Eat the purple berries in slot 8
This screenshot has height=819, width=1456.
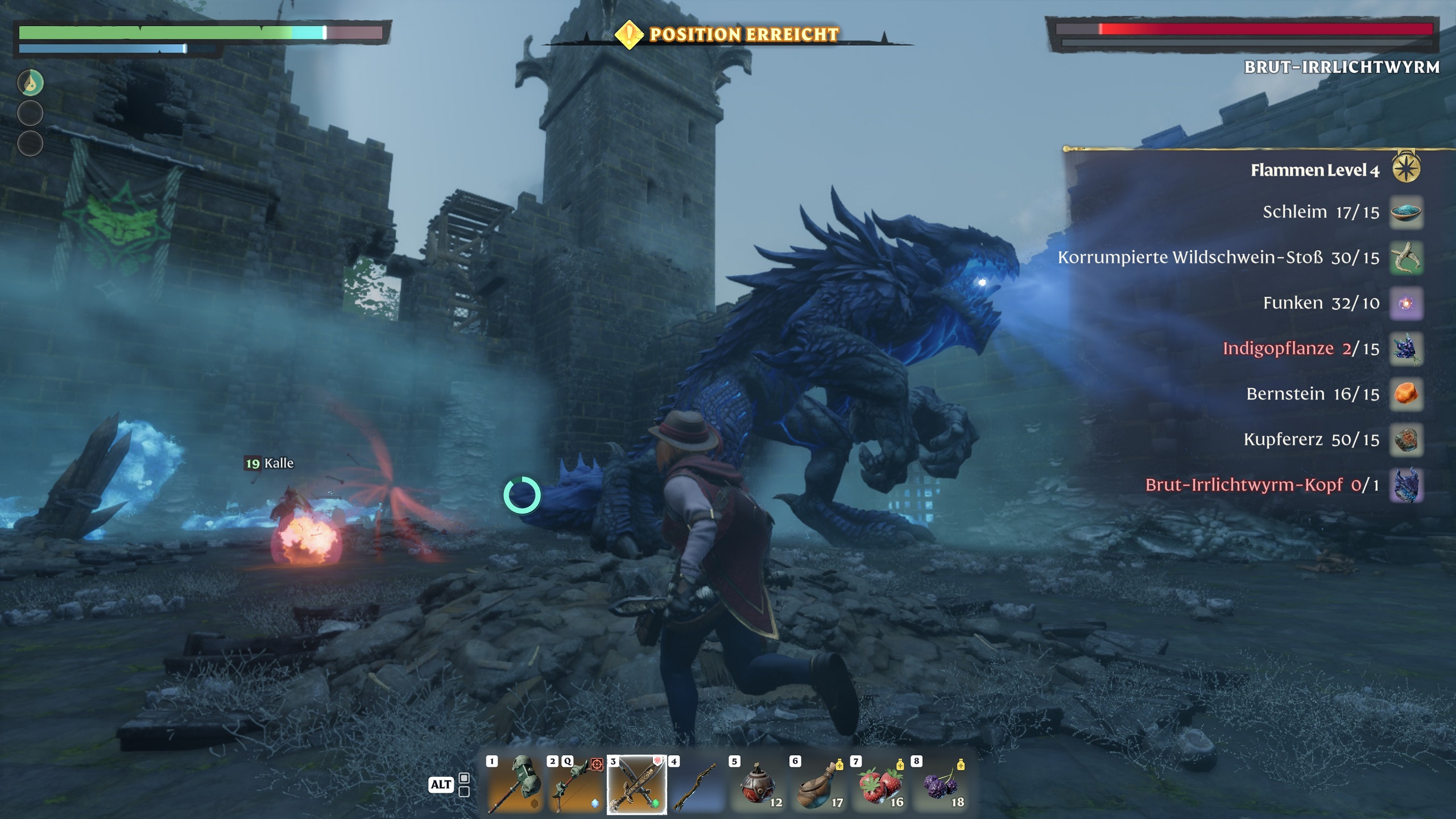click(940, 784)
